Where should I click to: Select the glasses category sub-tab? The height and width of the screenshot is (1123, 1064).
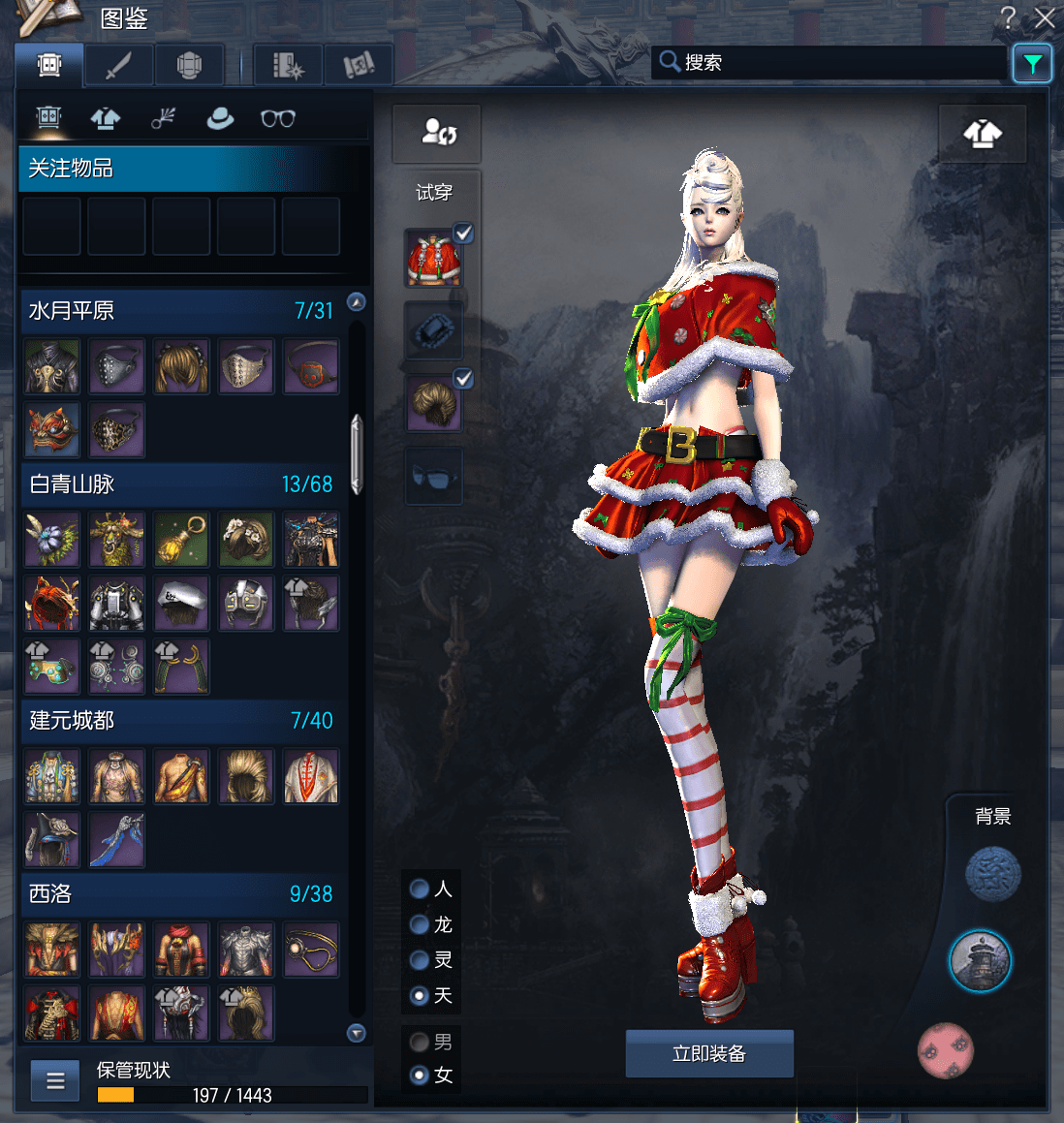[x=278, y=118]
